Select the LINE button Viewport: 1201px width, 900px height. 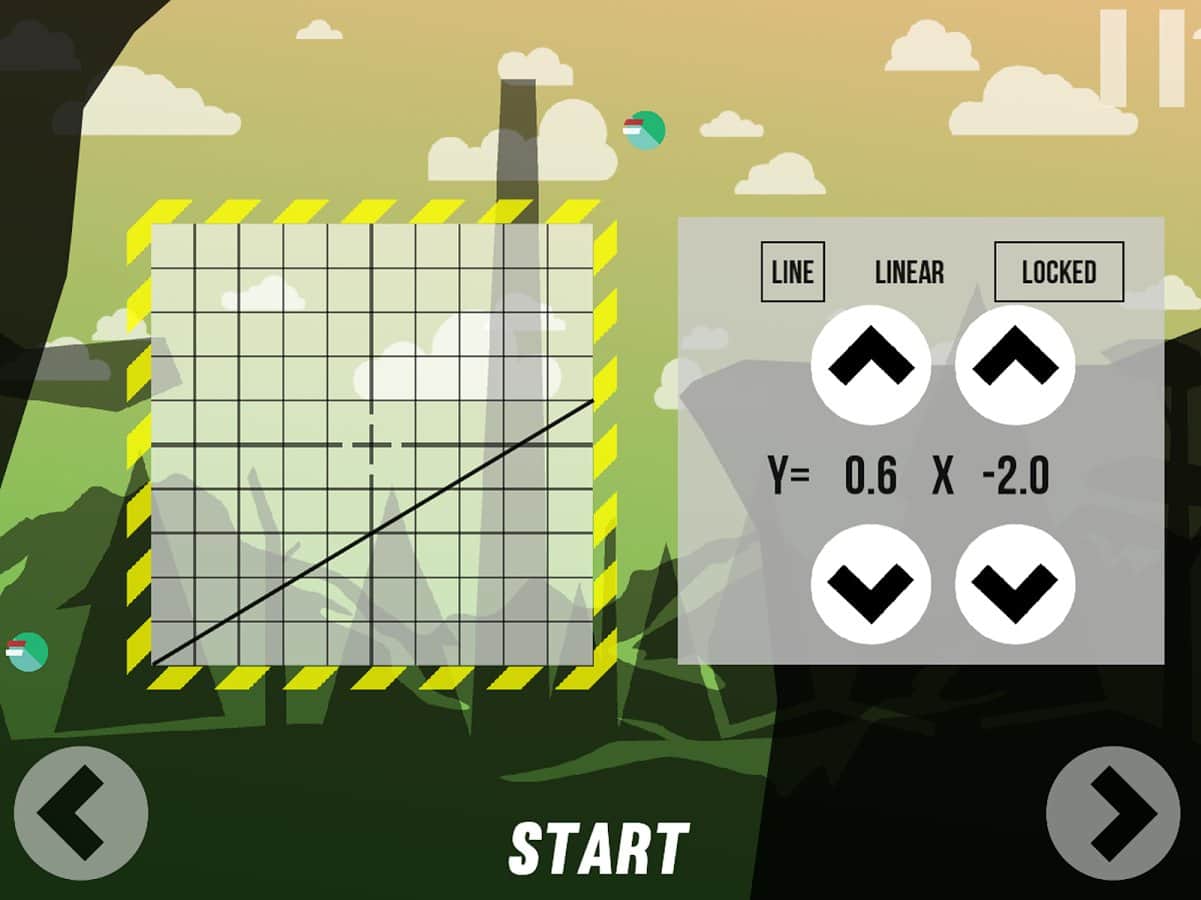pyautogui.click(x=793, y=272)
